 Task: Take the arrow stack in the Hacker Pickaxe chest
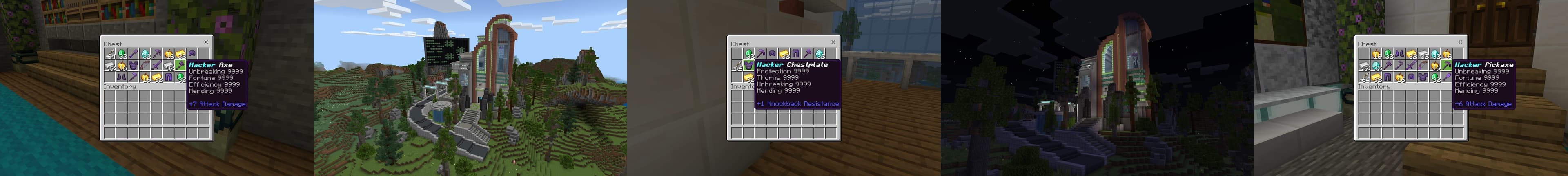[1364, 77]
